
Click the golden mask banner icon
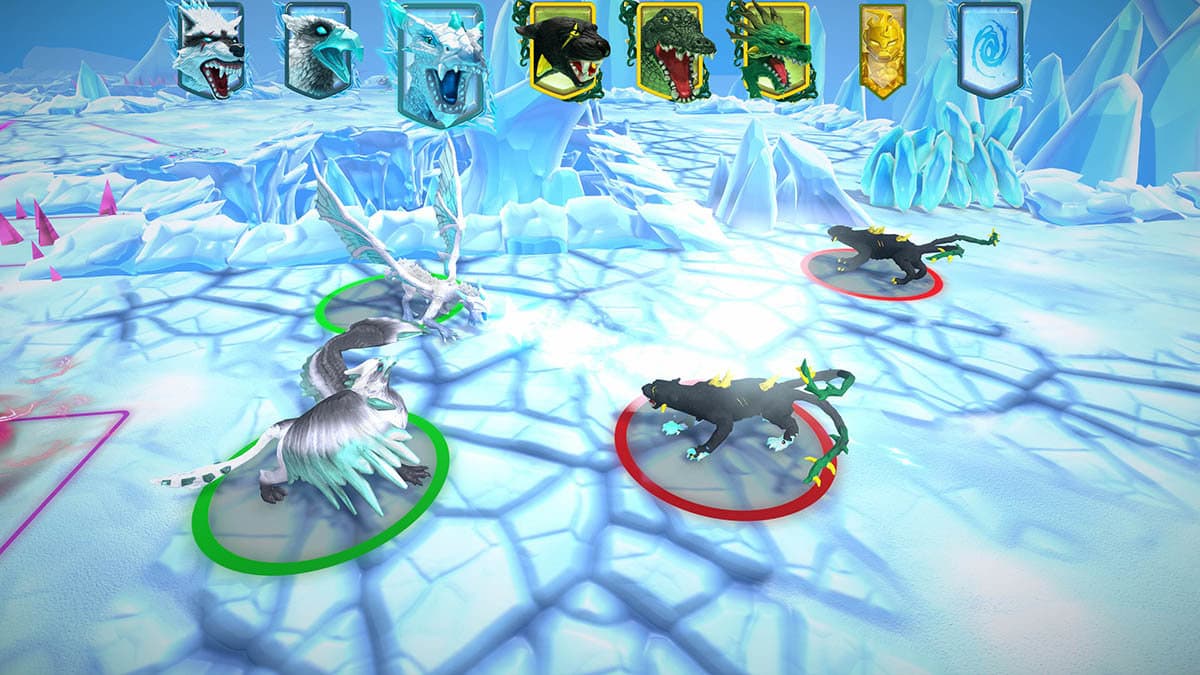click(x=882, y=50)
